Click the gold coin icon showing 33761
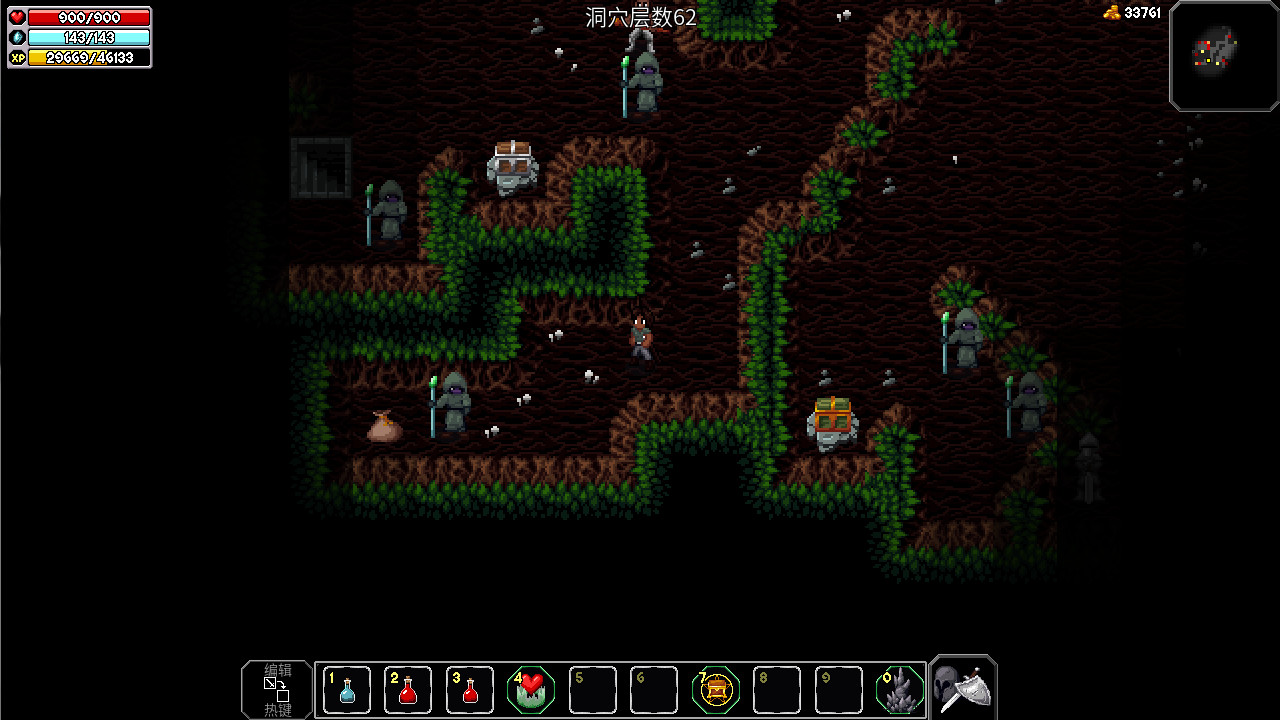Screen dimensions: 1280x720 pyautogui.click(x=1114, y=13)
